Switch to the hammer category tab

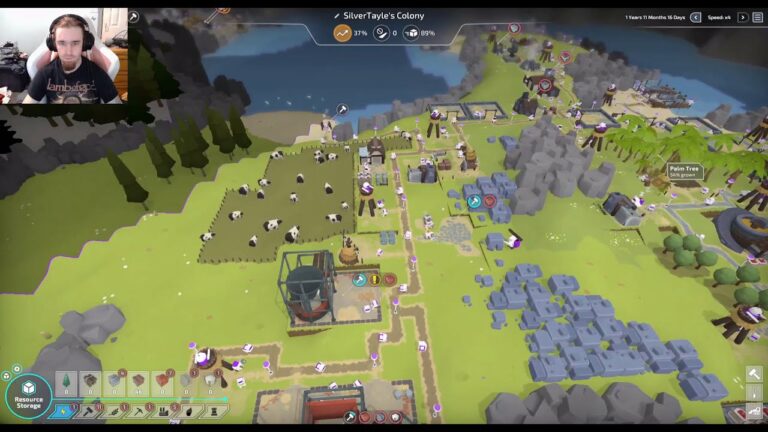(87, 412)
